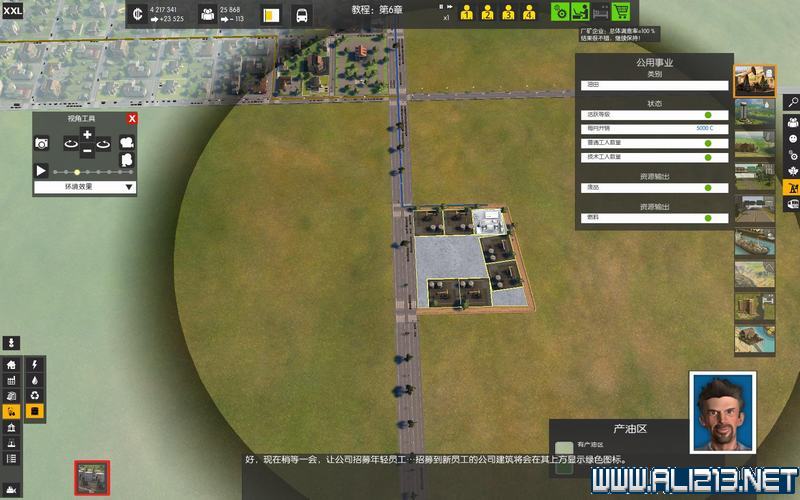Open the housing build category
Screen dimensions: 800x500
(x=12, y=365)
